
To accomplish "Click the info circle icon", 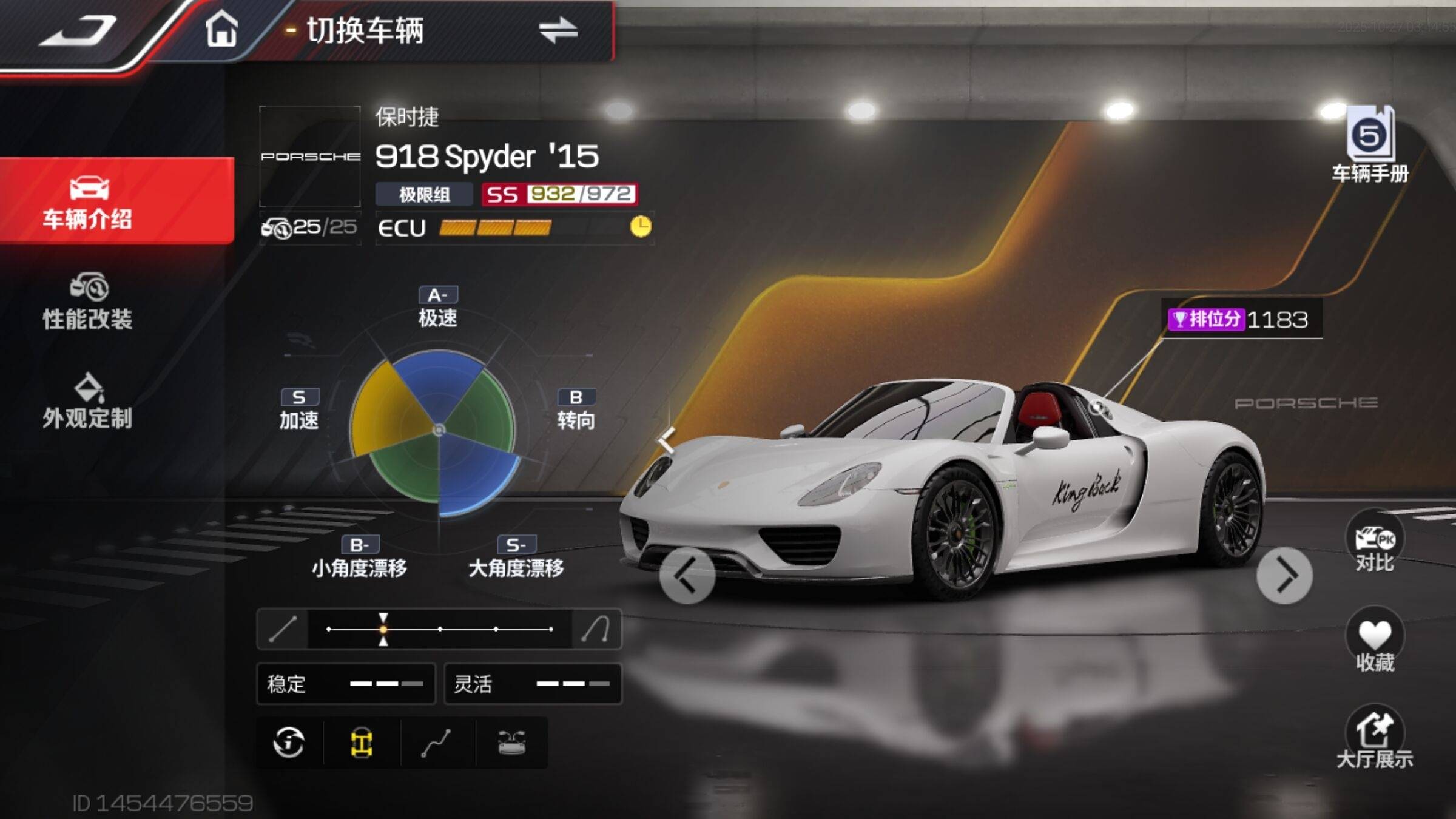I will (289, 742).
